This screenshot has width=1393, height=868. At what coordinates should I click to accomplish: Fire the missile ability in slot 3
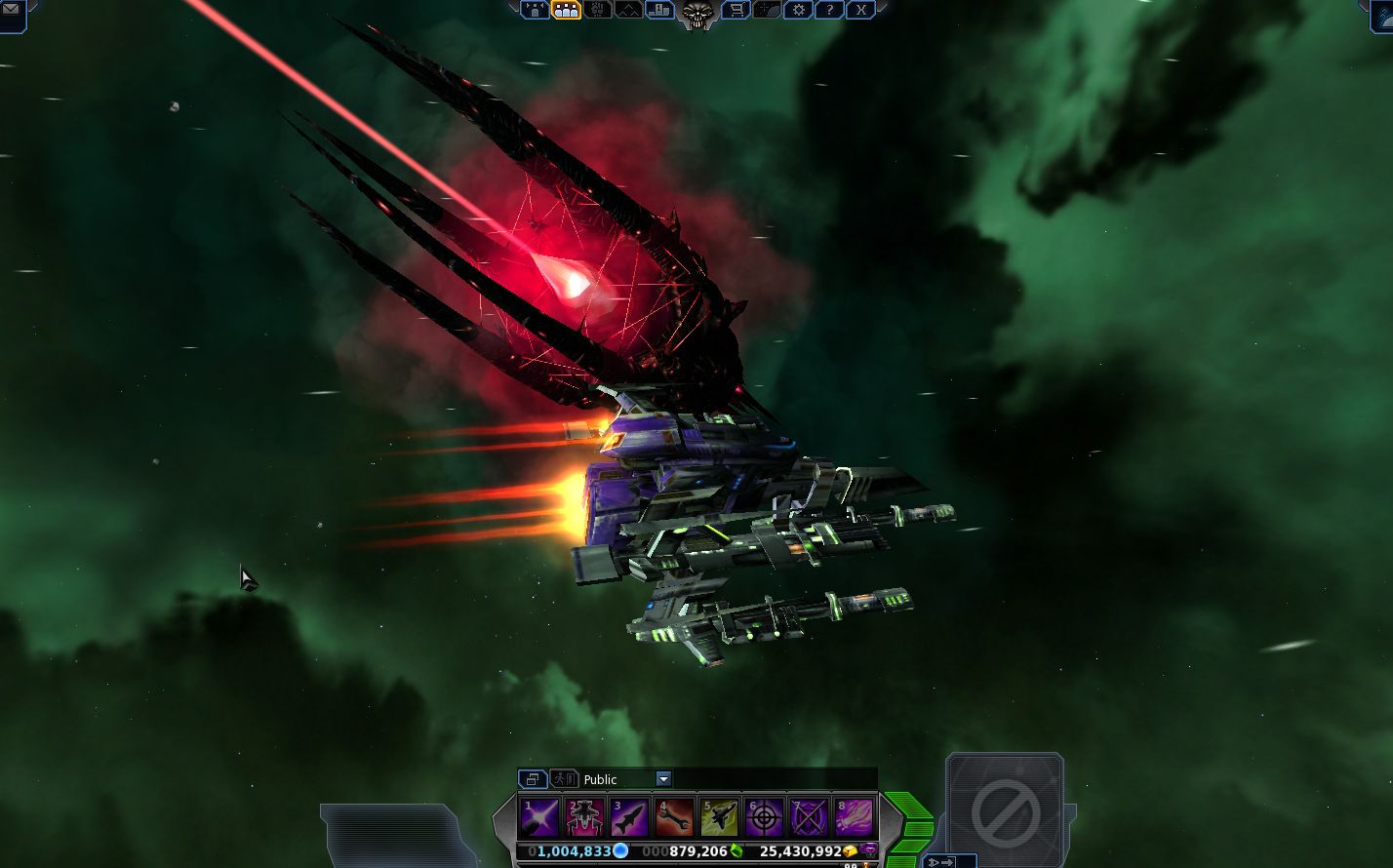pyautogui.click(x=629, y=817)
